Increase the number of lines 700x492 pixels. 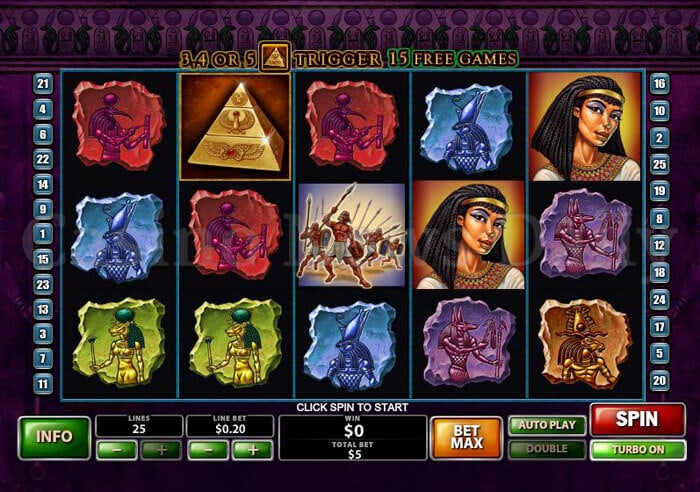pyautogui.click(x=161, y=450)
